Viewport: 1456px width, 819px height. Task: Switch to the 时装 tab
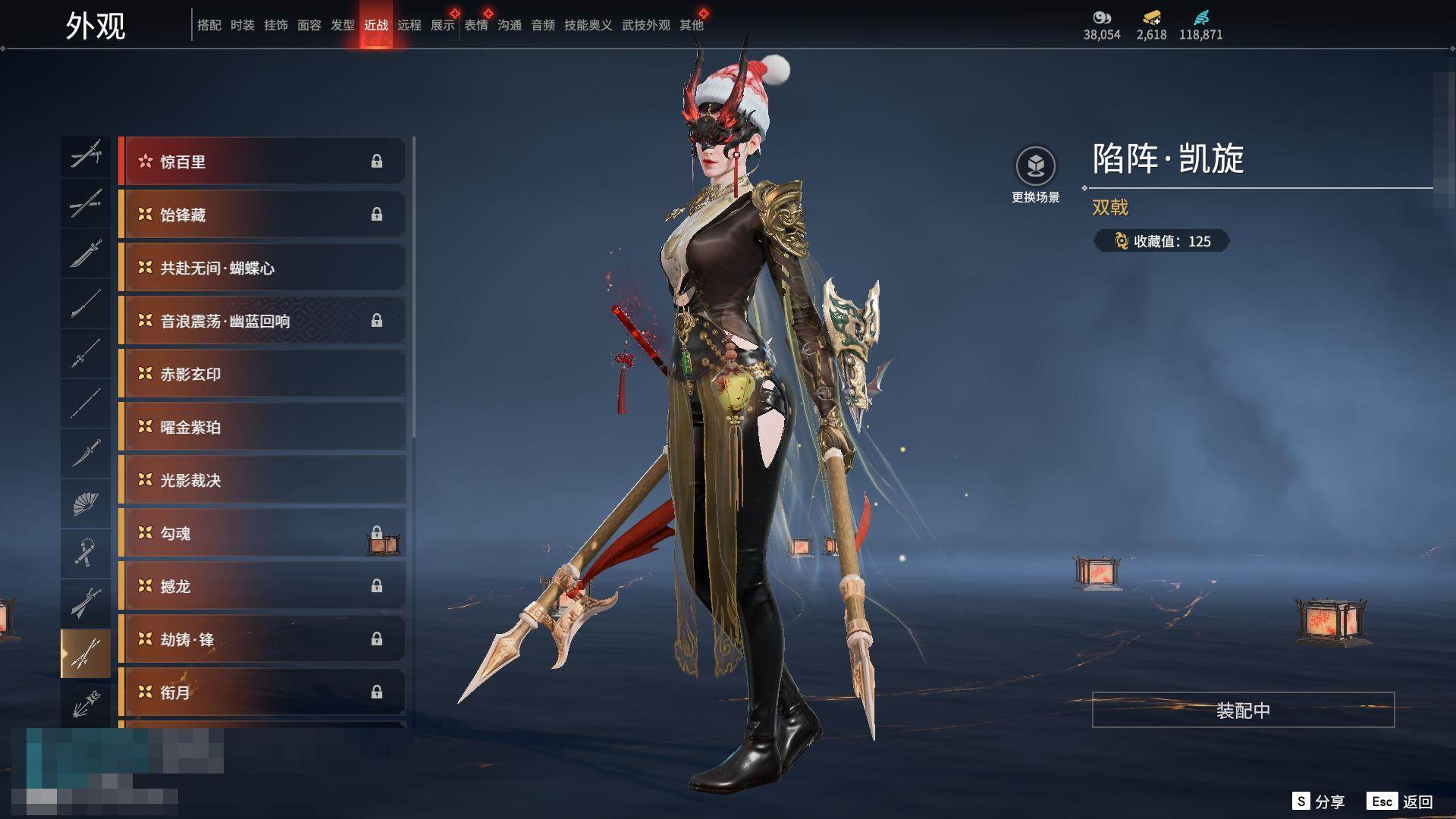pos(243,25)
